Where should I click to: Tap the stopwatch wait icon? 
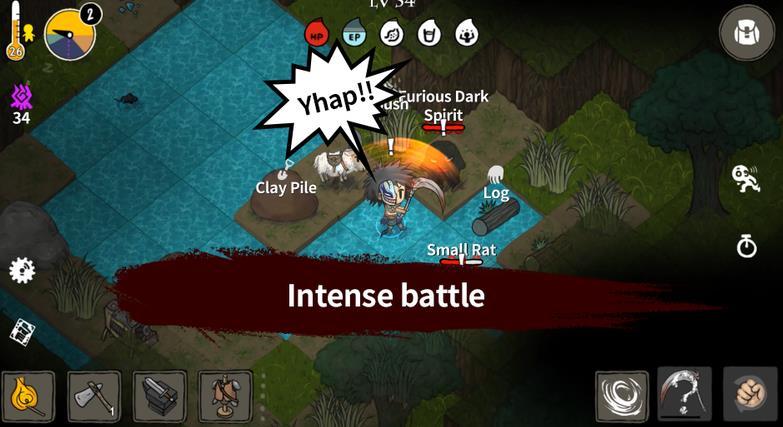coord(747,245)
